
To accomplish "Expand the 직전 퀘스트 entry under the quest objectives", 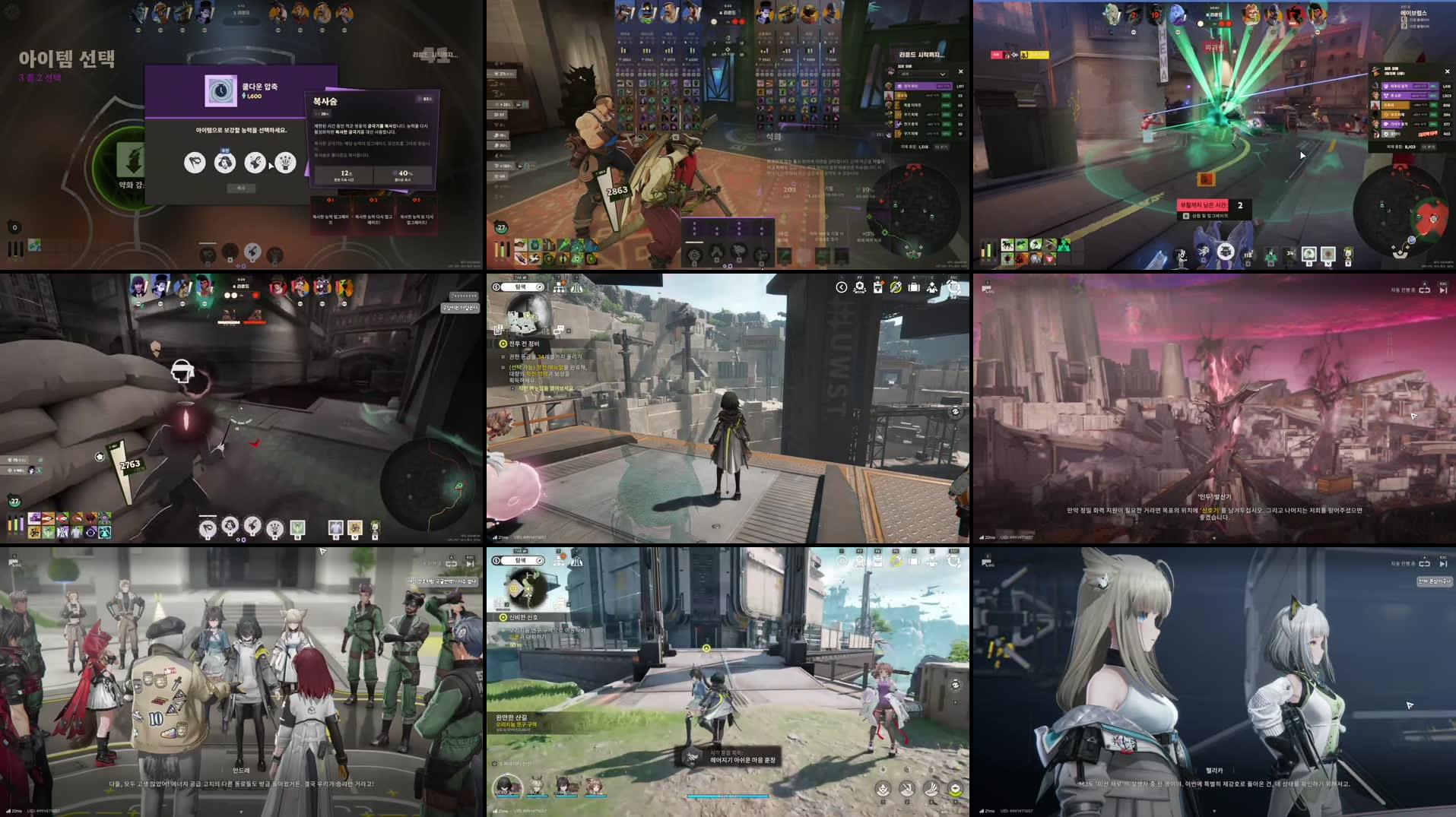I will [x=514, y=389].
